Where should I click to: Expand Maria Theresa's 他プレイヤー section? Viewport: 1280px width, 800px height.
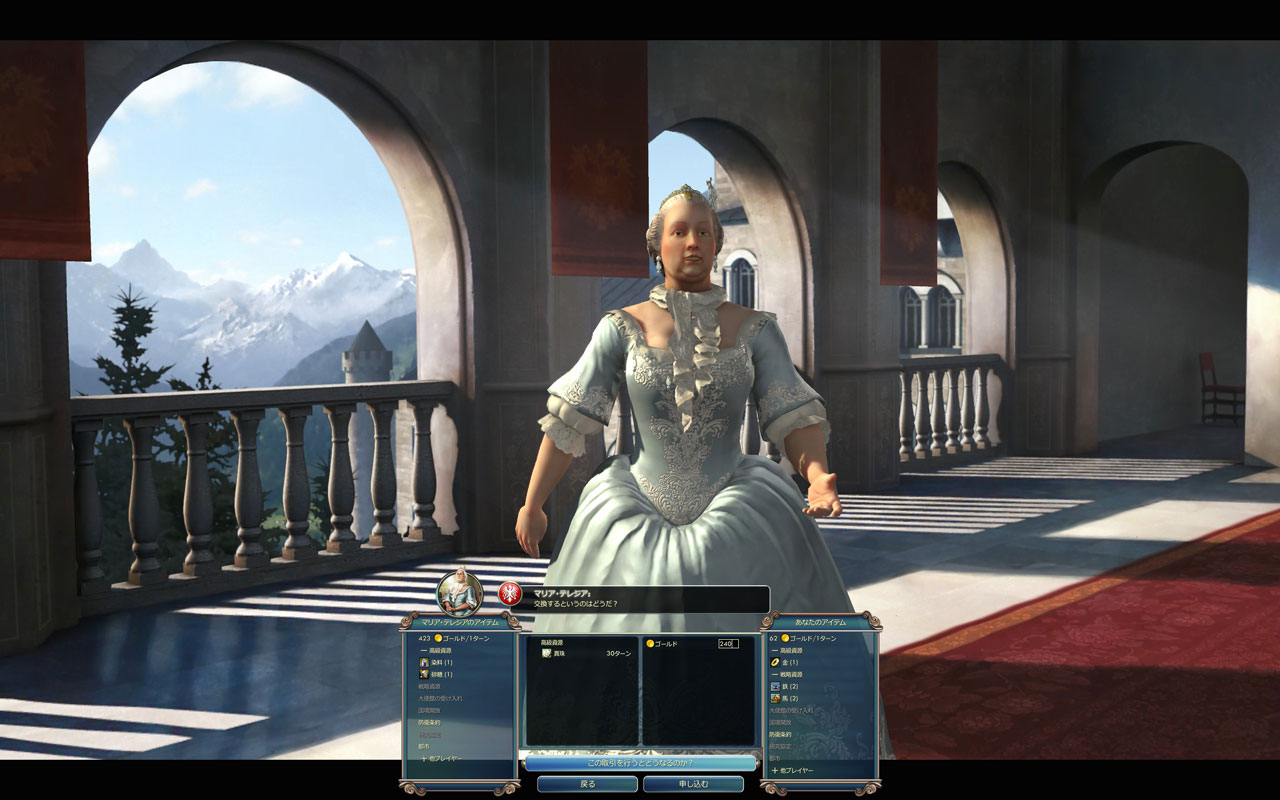click(441, 758)
